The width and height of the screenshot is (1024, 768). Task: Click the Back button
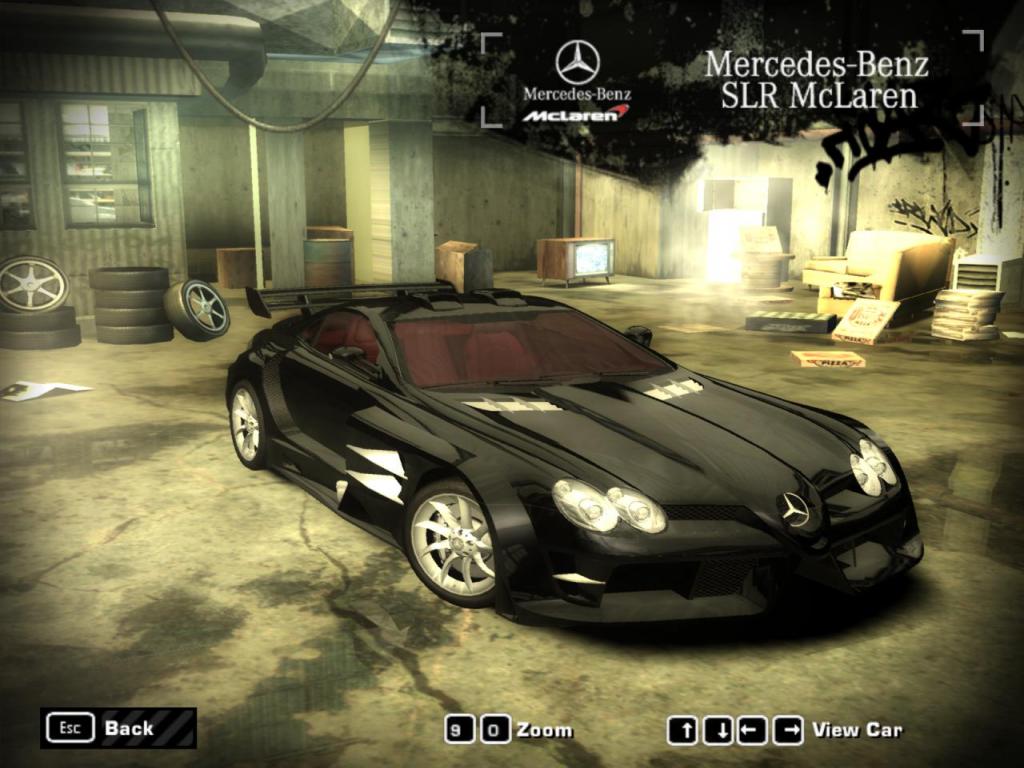(x=118, y=728)
